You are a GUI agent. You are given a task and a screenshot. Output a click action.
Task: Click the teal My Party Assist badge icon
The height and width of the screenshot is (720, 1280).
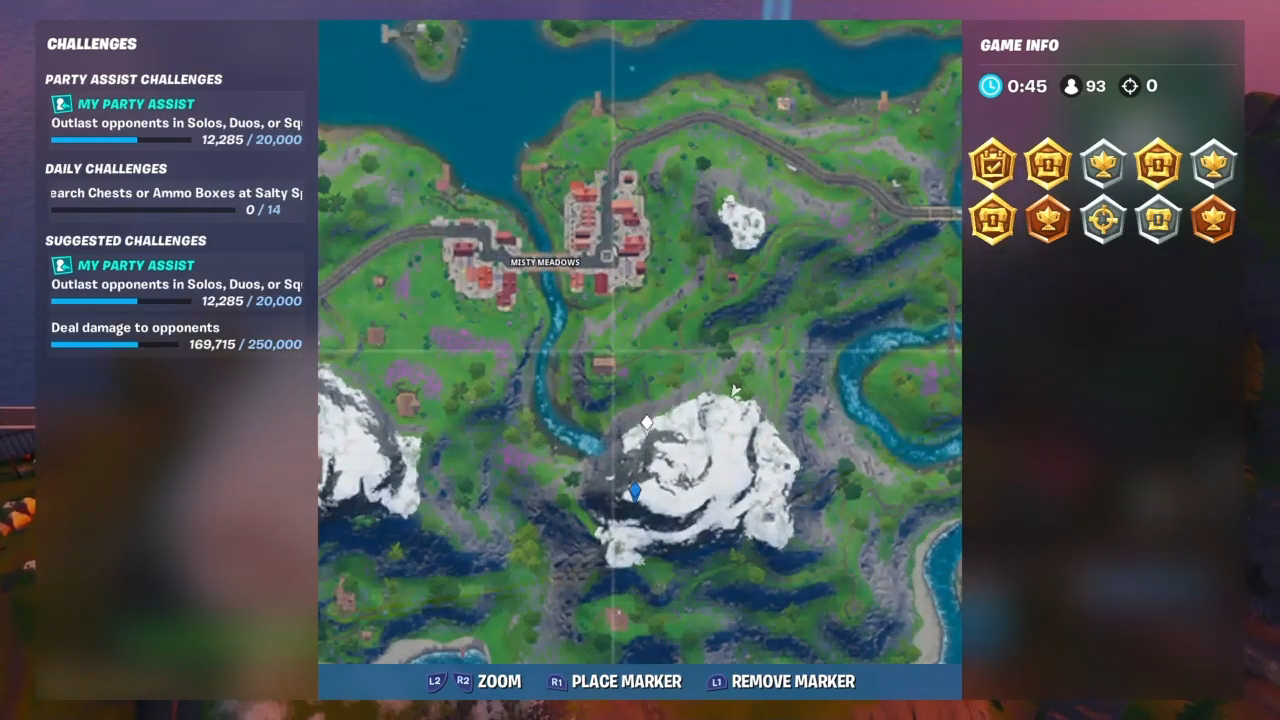click(61, 104)
